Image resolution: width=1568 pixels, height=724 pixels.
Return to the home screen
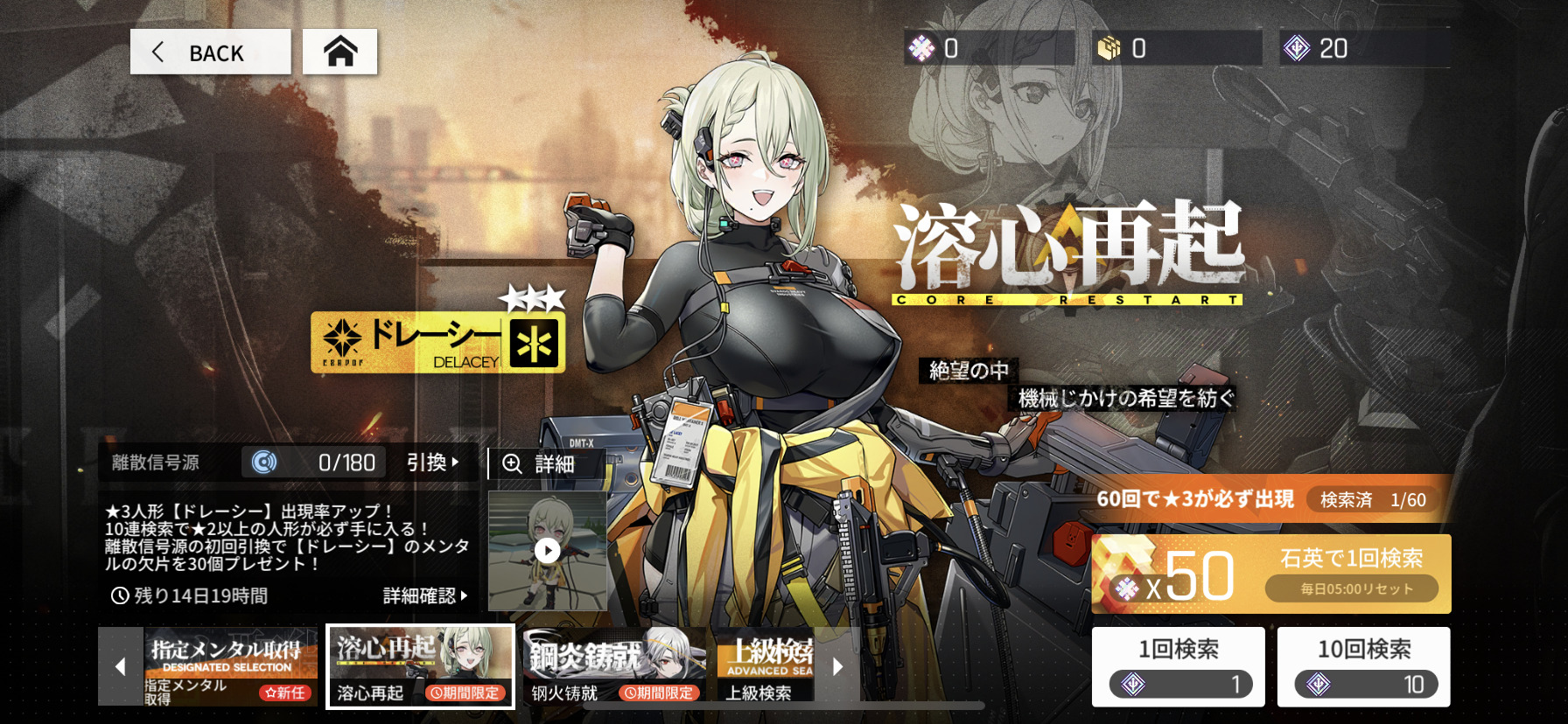[339, 52]
